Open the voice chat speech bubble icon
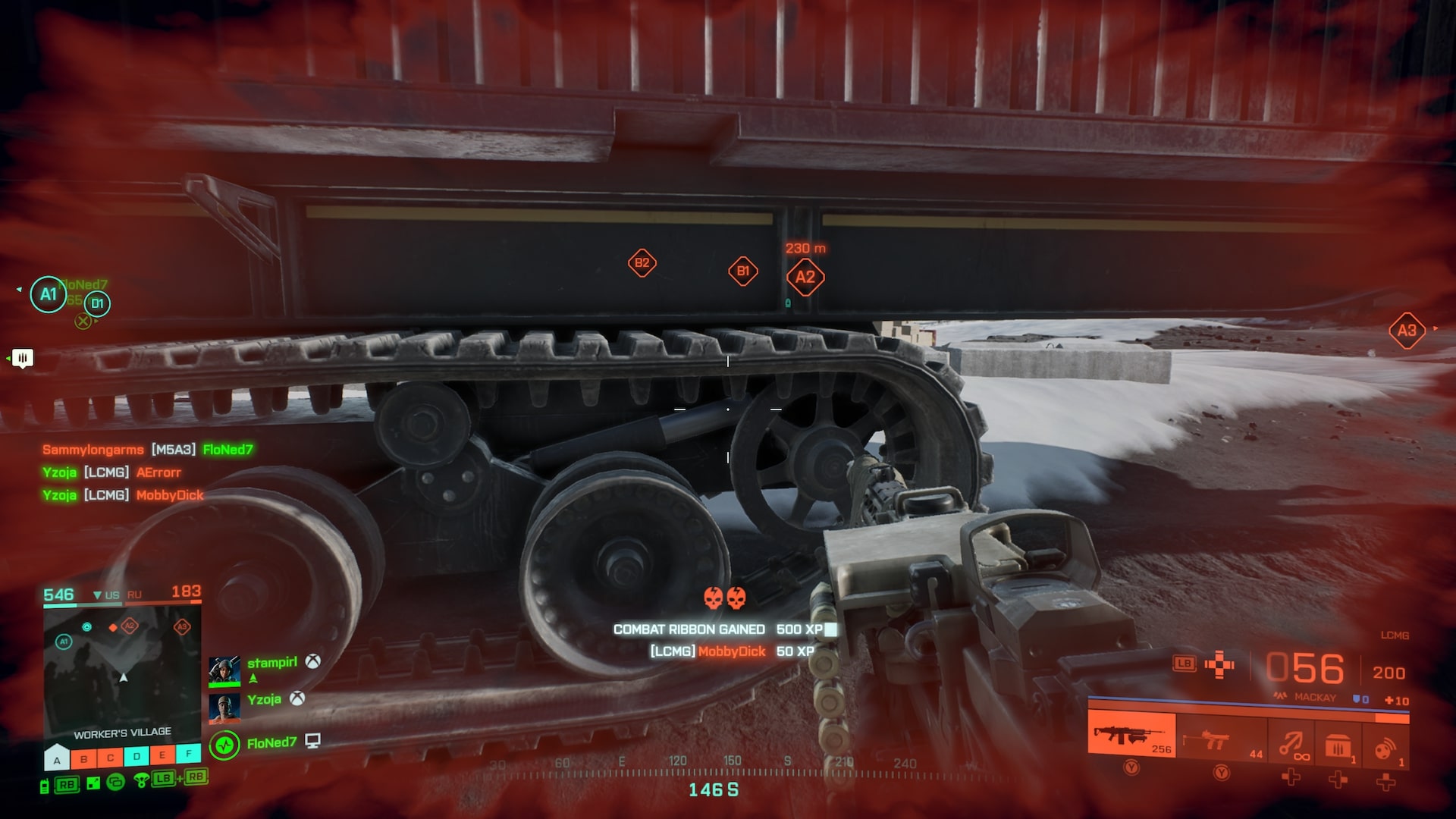Screen dimensions: 1456x819 (23, 358)
